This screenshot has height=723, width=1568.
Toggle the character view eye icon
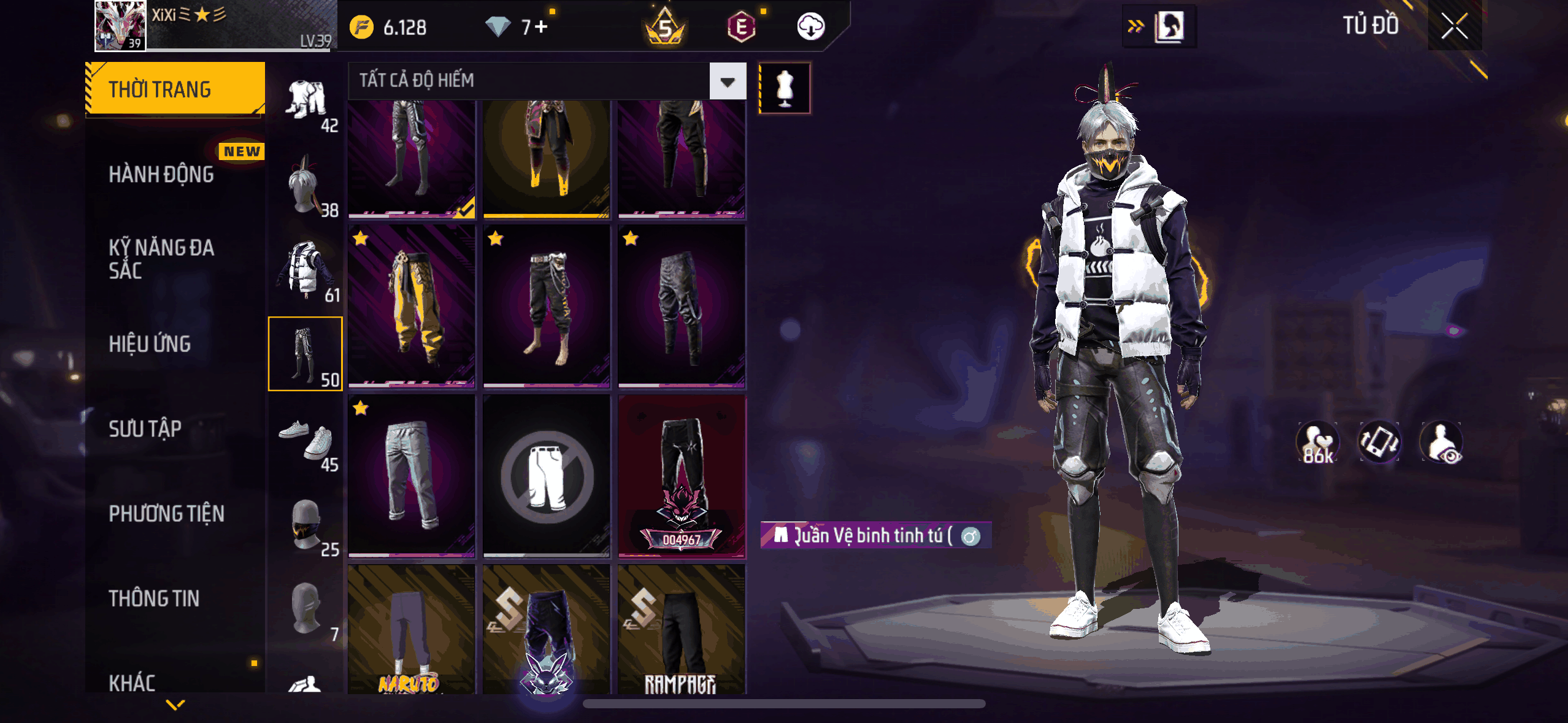(x=1441, y=443)
